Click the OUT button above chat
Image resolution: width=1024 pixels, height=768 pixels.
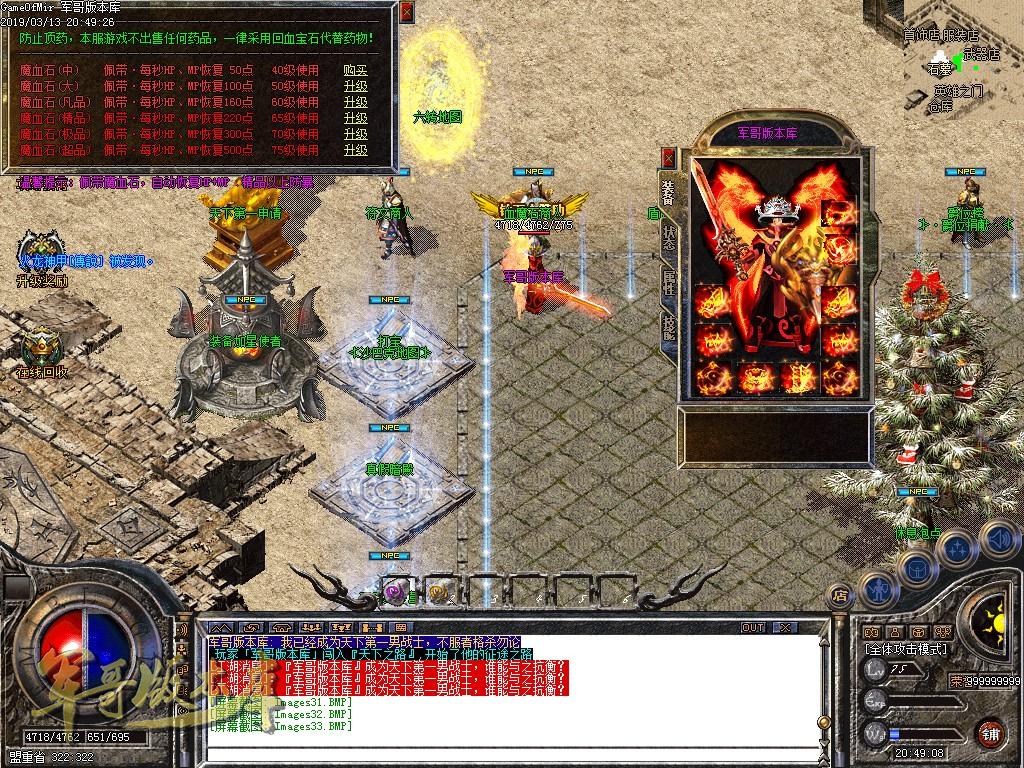pos(752,627)
